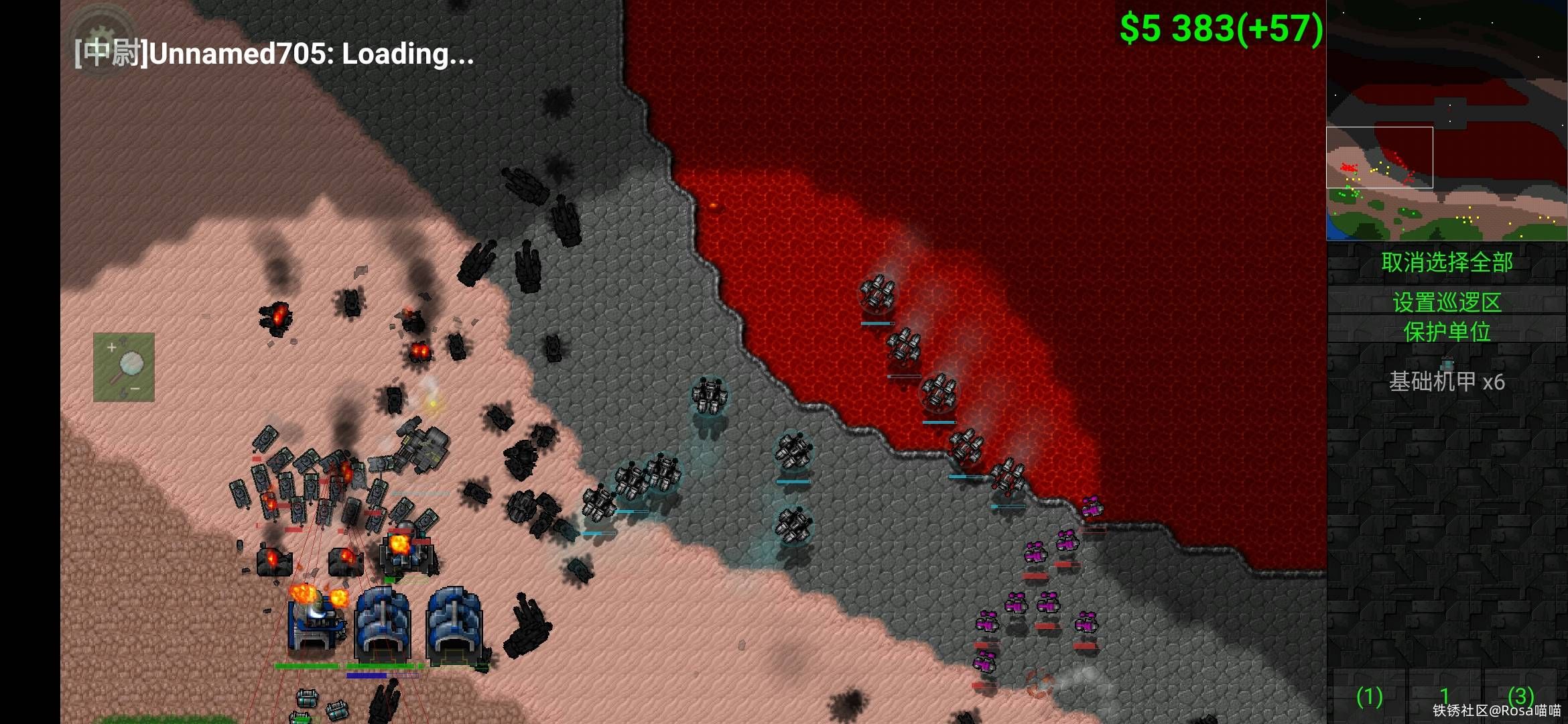
Task: Click the battlefield minimap
Action: coord(1447,121)
